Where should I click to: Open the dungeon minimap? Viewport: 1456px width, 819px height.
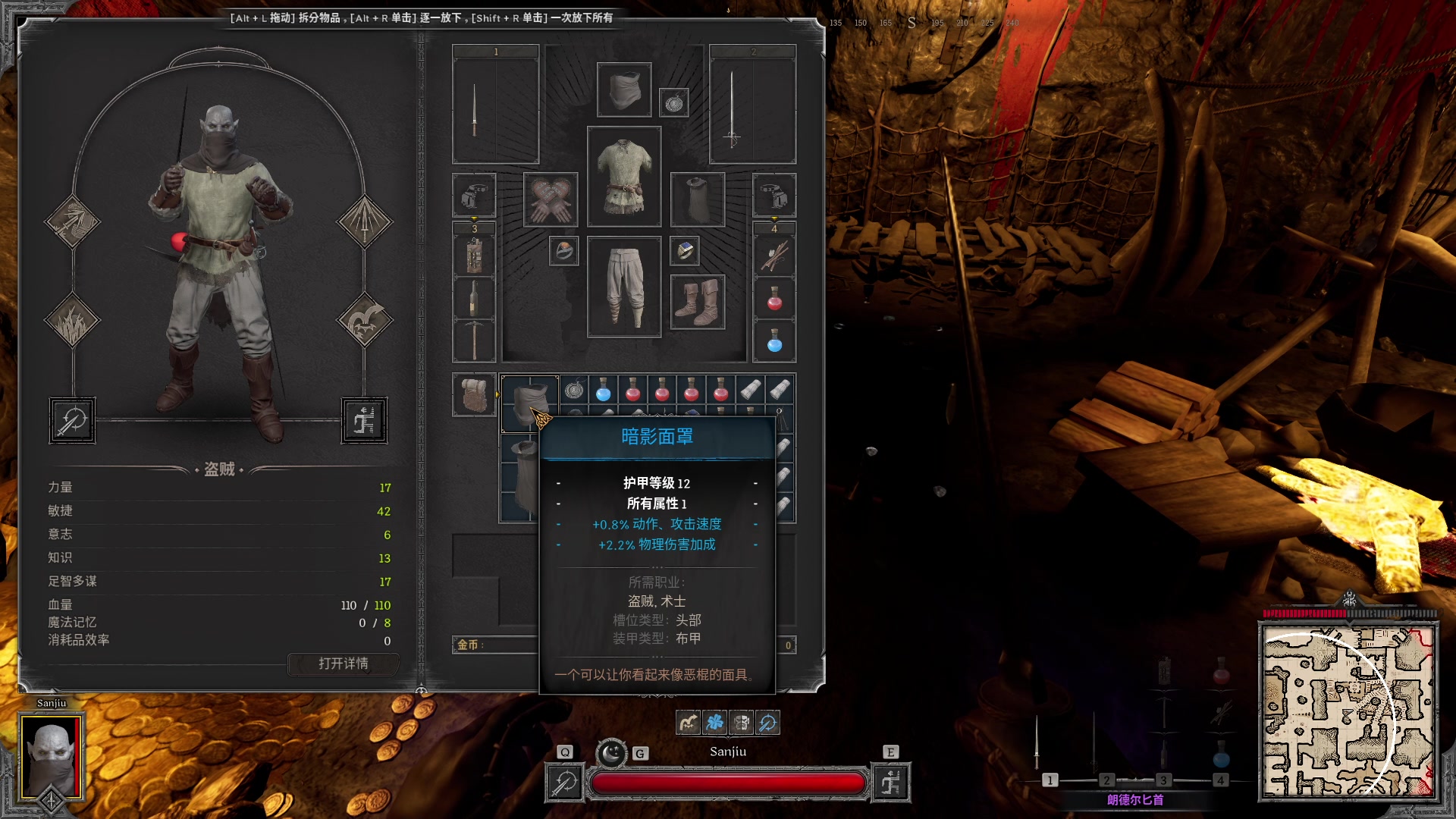(1348, 711)
